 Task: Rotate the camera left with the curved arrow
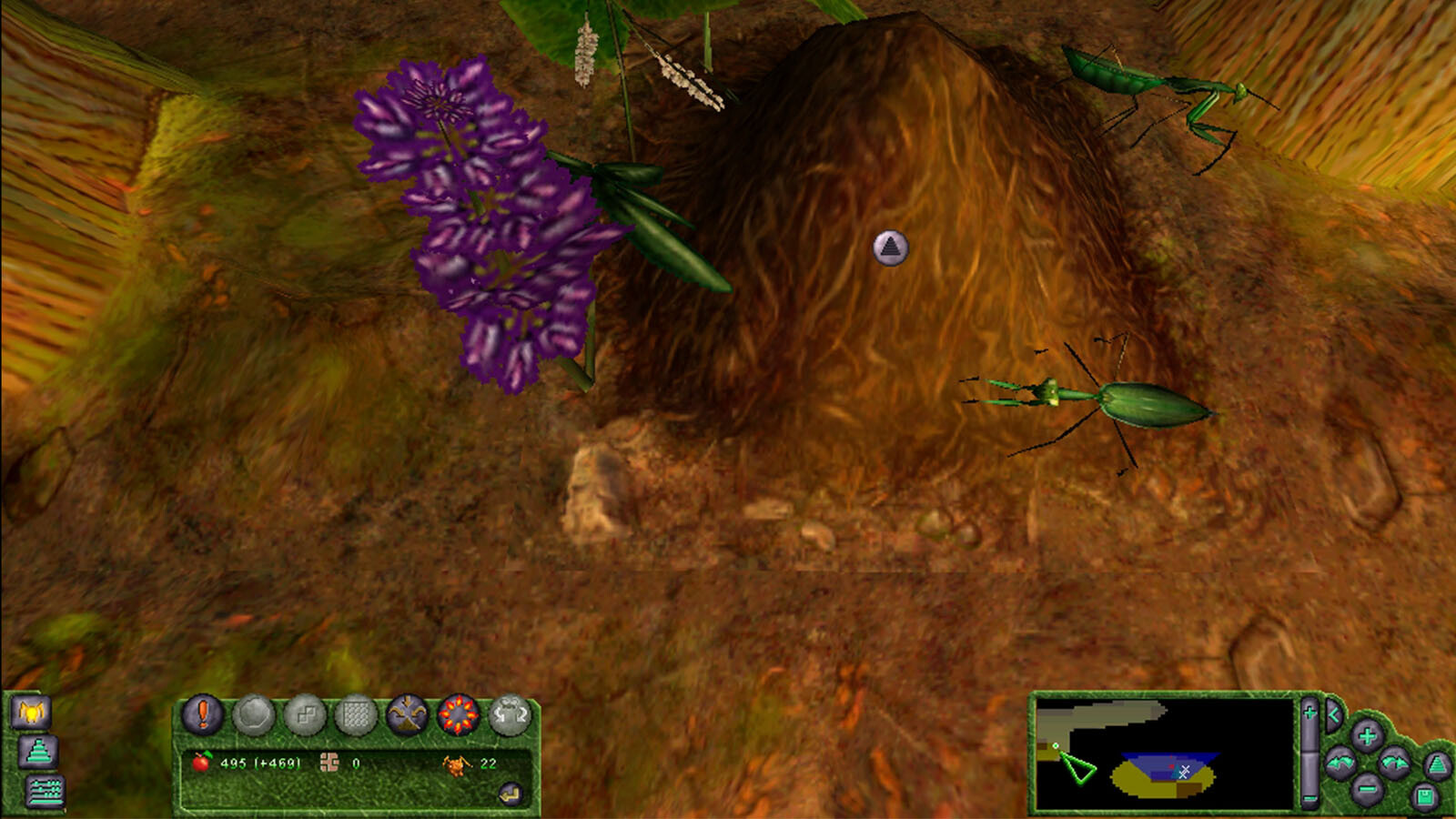[1340, 763]
